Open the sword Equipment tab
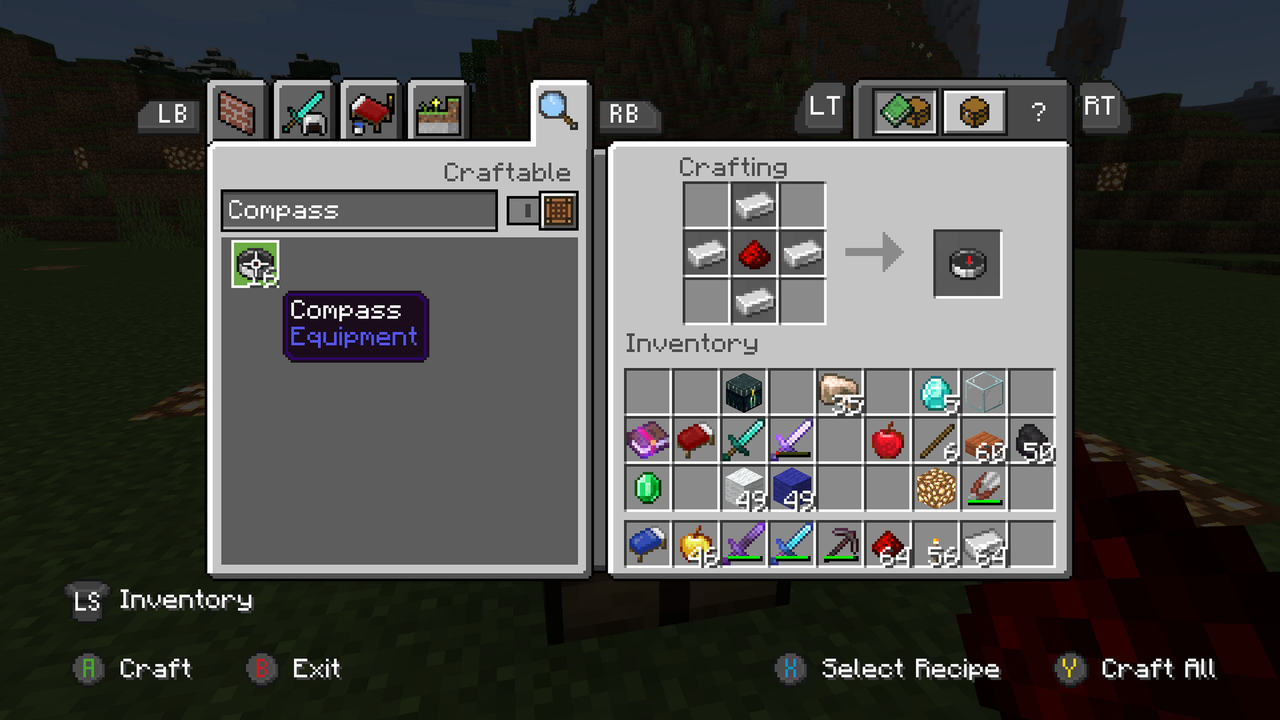Image resolution: width=1280 pixels, height=720 pixels. coord(303,110)
